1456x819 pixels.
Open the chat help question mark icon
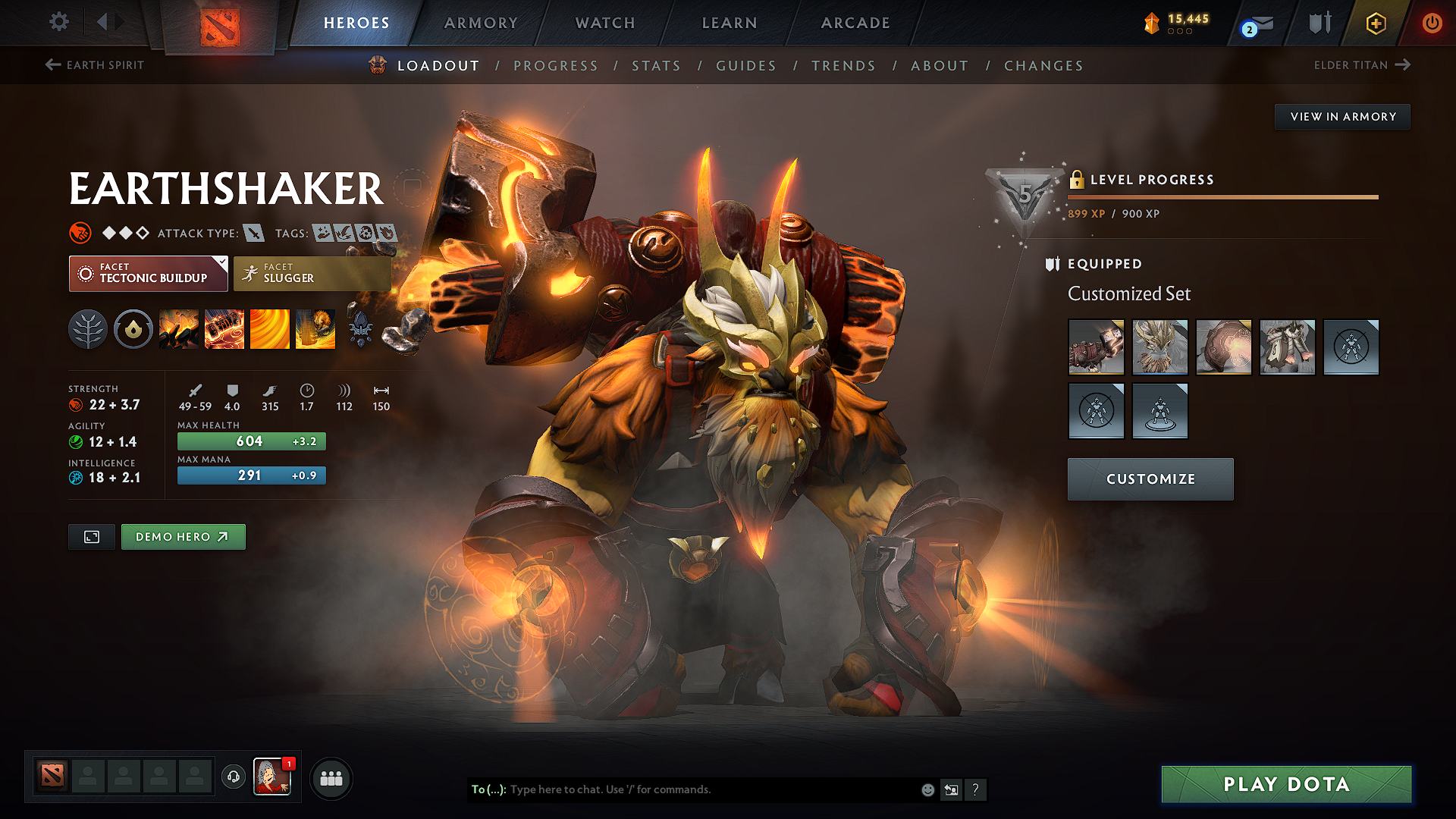[x=976, y=789]
